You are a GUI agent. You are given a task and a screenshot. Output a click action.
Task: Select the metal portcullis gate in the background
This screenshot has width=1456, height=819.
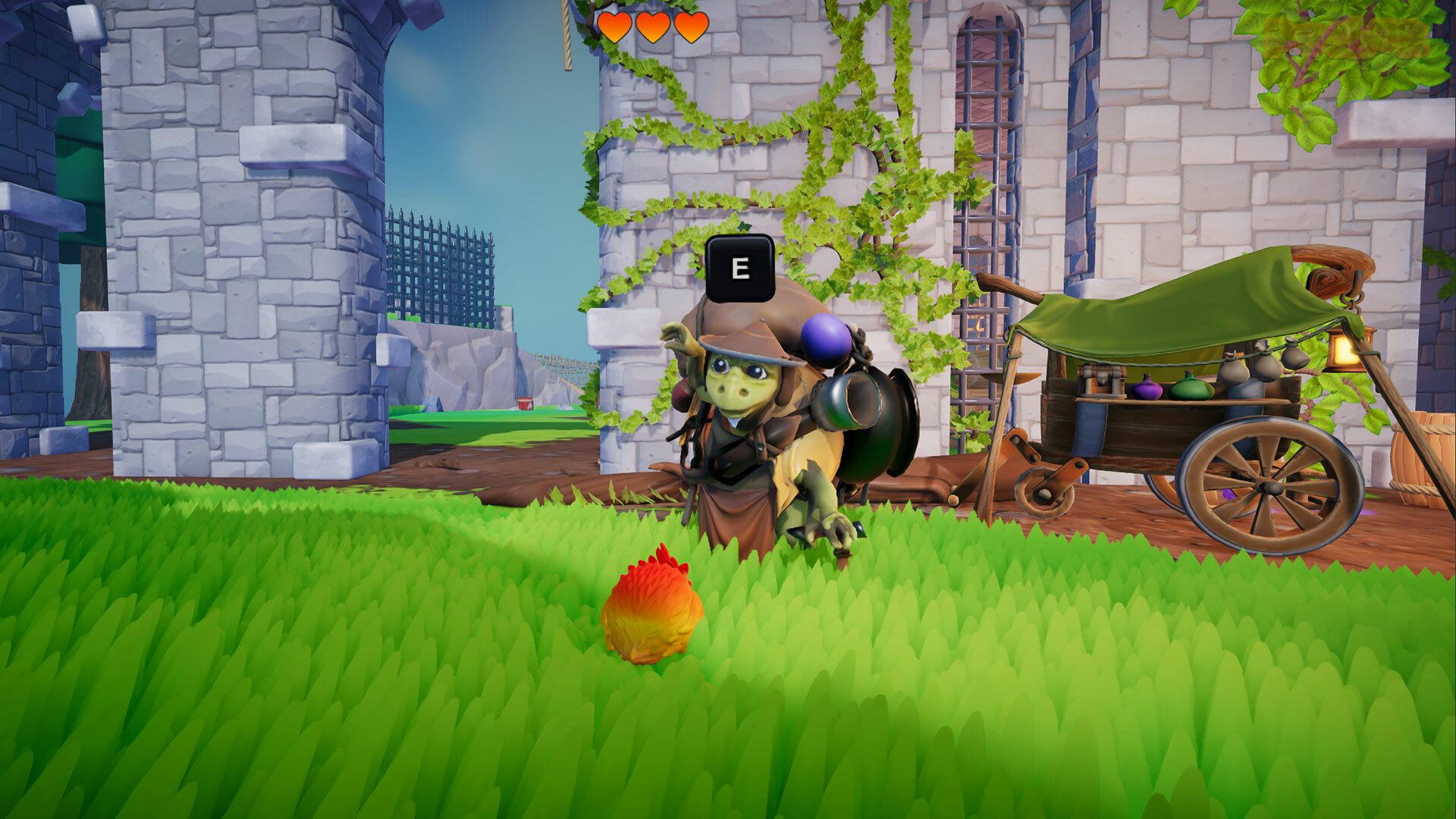click(440, 265)
